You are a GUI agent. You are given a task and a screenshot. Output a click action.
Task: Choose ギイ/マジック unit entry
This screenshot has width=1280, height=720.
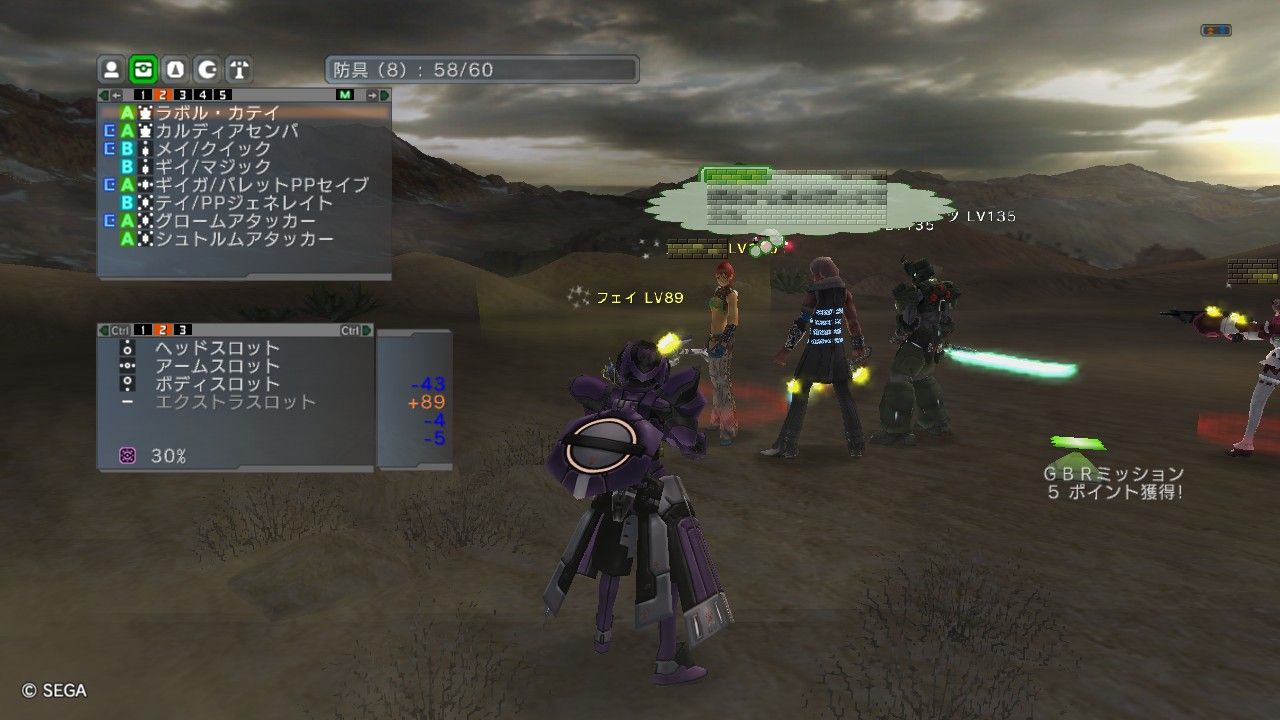[x=212, y=167]
